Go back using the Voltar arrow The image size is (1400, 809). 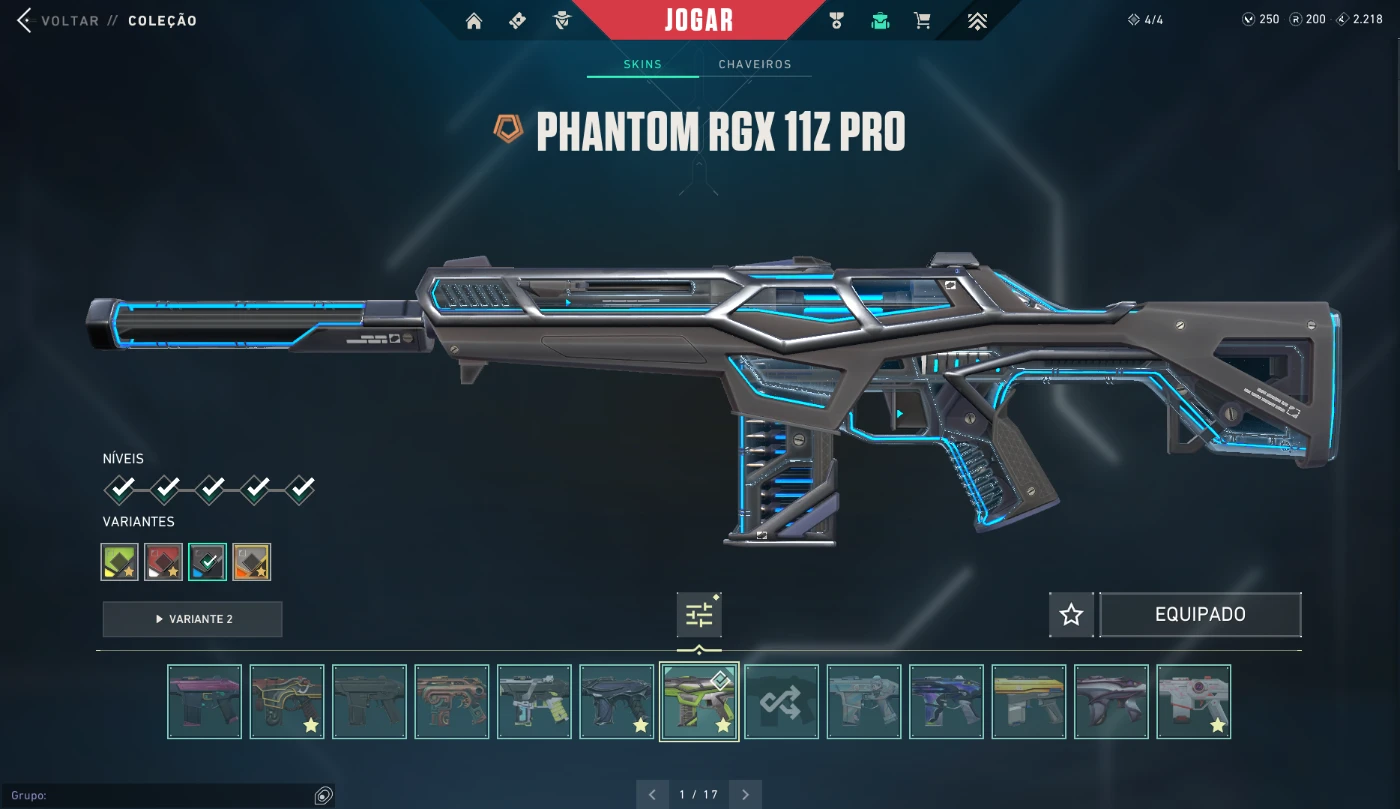[25, 21]
